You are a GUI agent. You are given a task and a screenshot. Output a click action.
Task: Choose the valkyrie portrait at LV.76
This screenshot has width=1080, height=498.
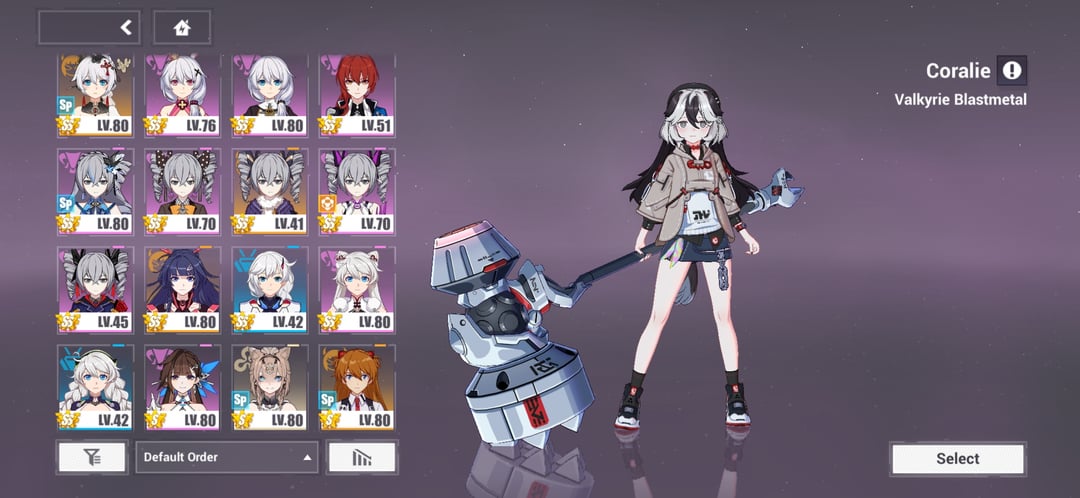181,94
